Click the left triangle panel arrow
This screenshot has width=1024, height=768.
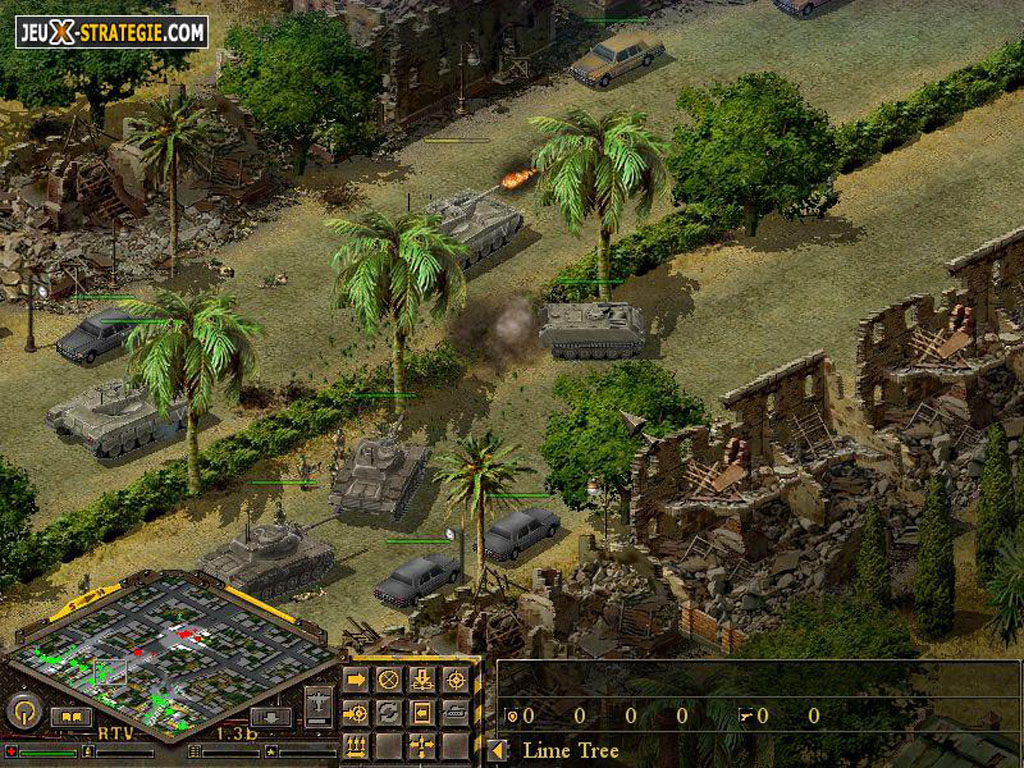[498, 750]
